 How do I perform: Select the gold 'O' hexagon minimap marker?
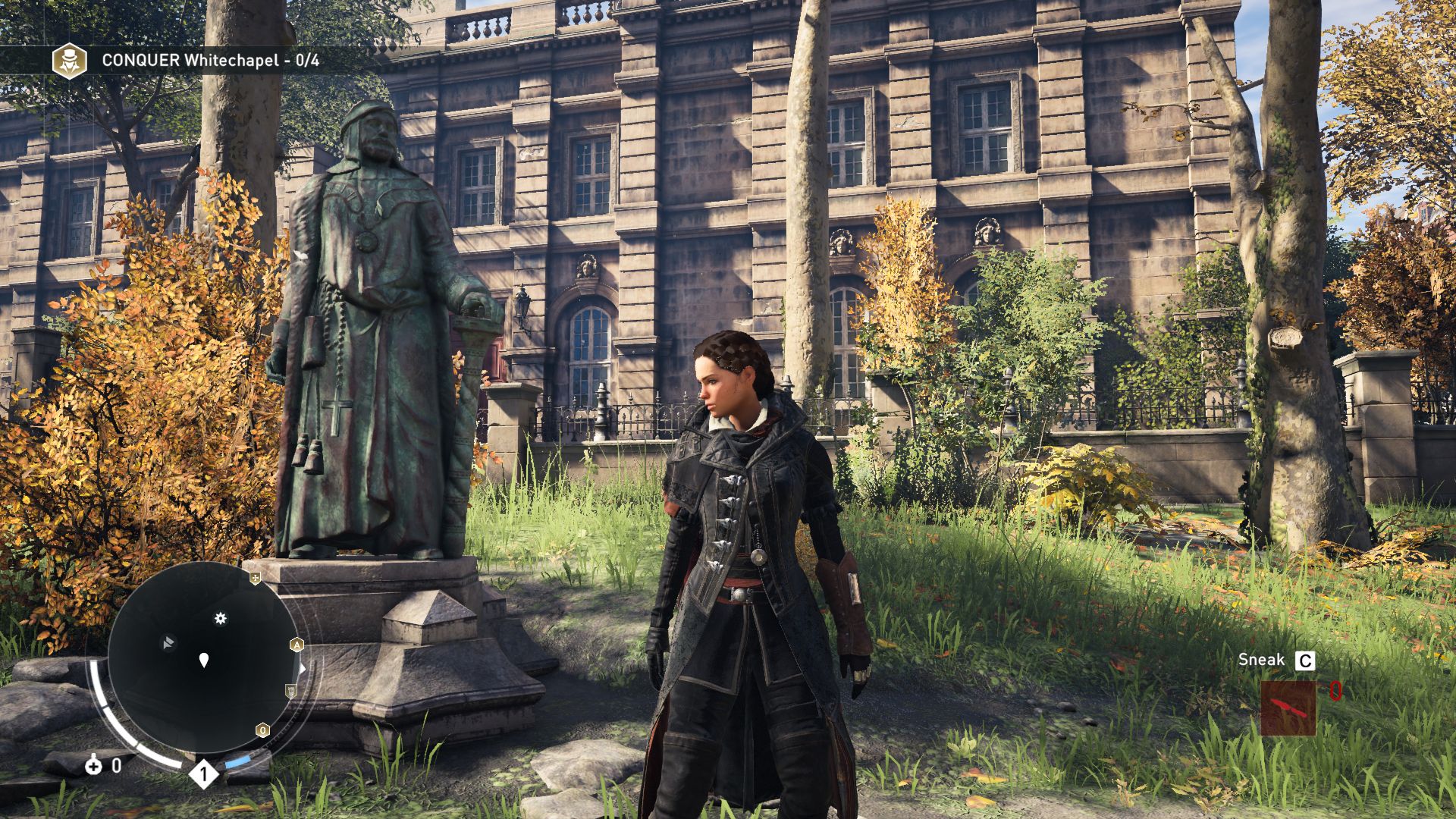click(x=262, y=730)
